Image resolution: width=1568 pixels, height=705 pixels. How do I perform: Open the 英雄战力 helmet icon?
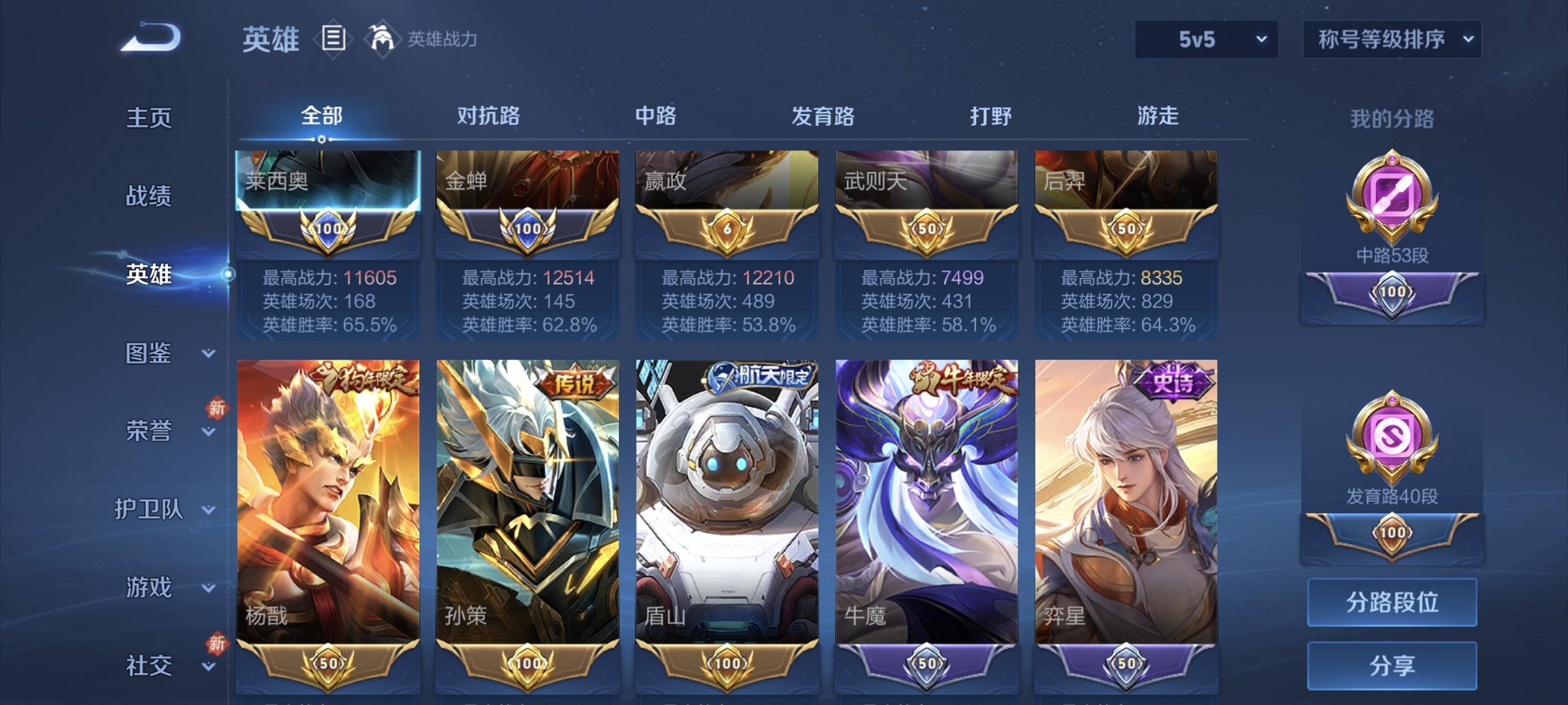click(382, 39)
